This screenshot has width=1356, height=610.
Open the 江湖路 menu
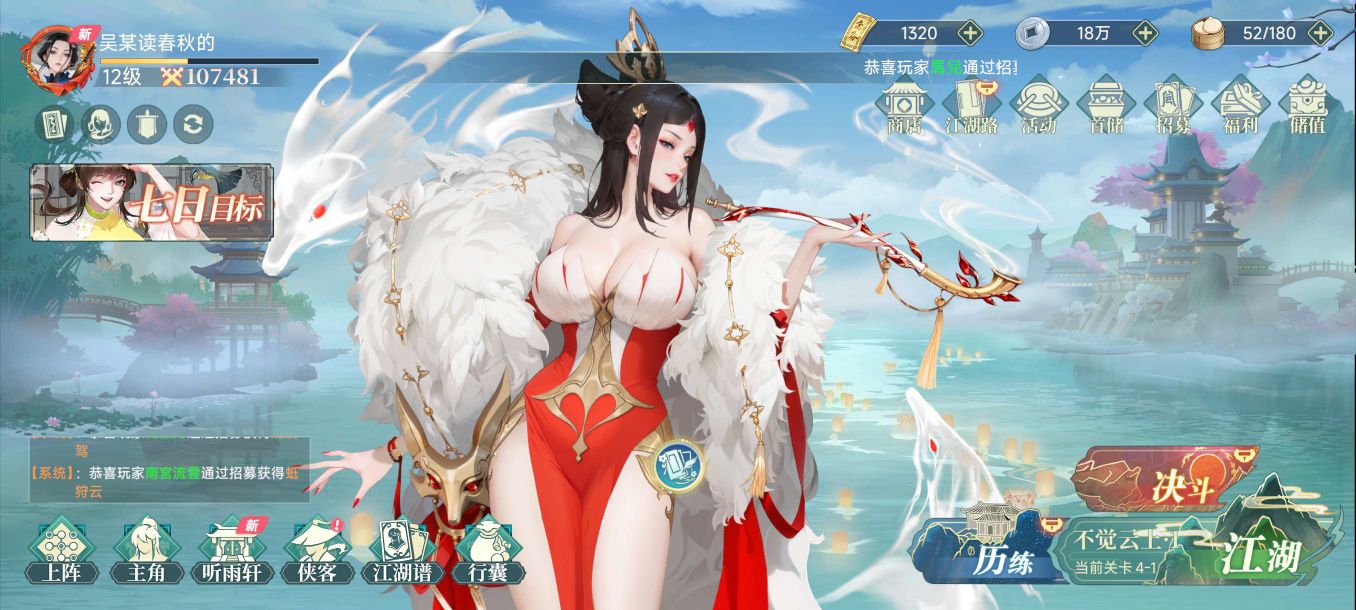(x=973, y=107)
